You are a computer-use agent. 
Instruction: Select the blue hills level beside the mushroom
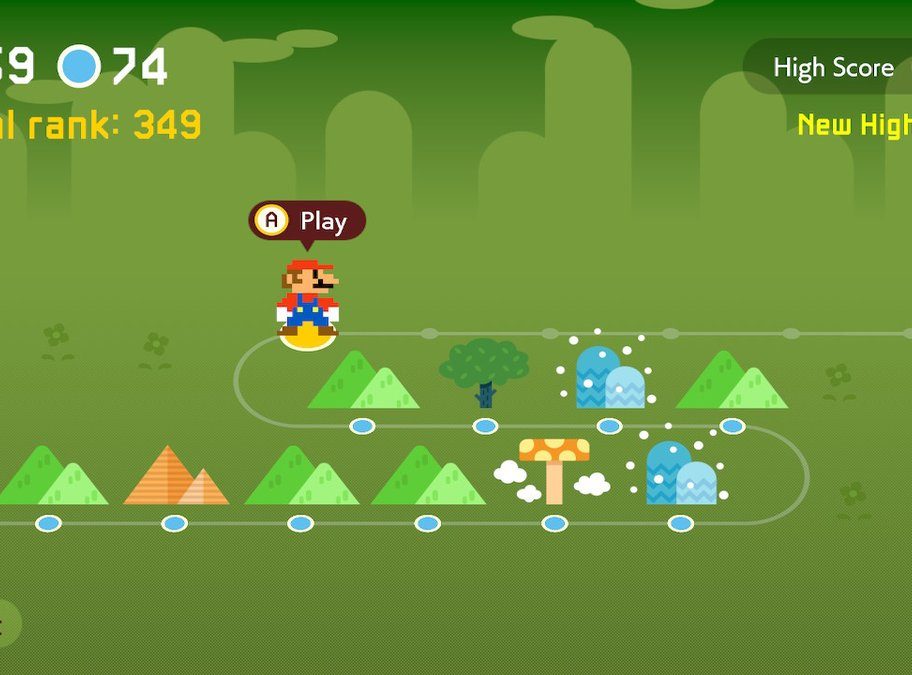(680, 472)
